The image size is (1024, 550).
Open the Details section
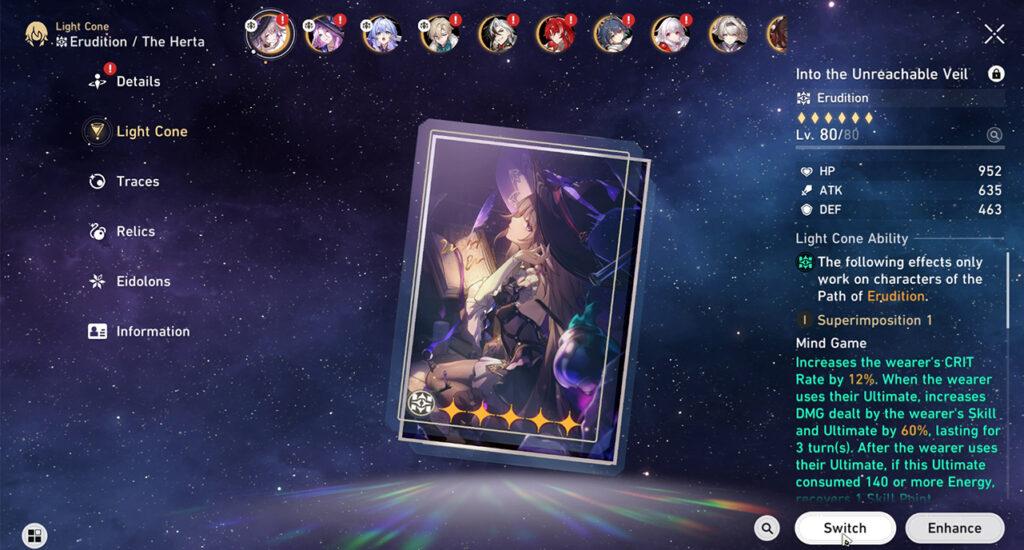click(137, 81)
